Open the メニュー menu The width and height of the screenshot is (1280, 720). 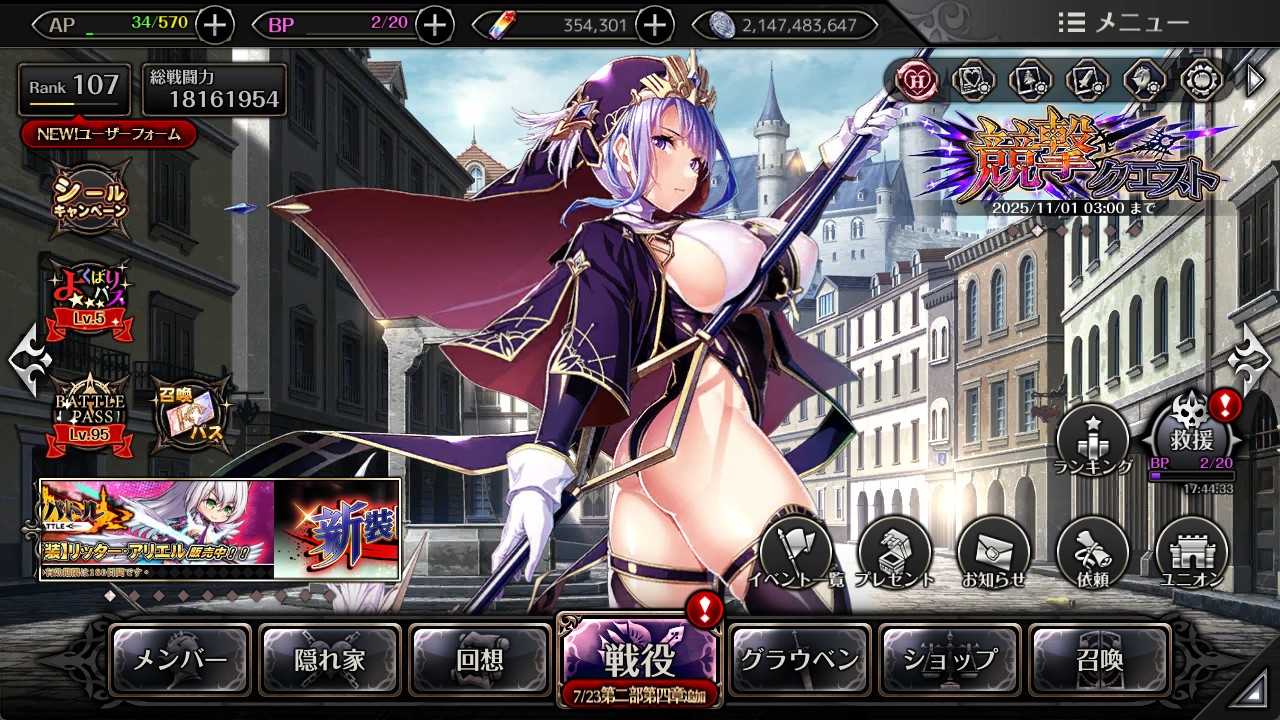click(x=1123, y=23)
